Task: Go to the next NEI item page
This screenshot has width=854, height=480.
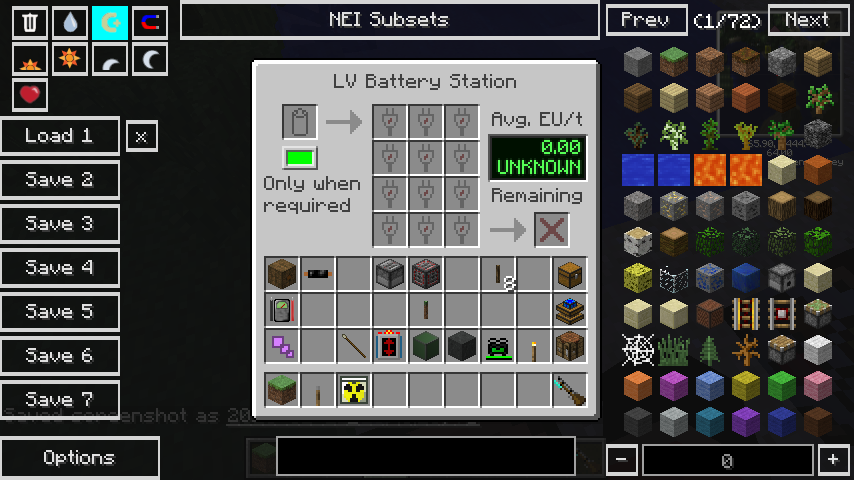Action: click(808, 20)
